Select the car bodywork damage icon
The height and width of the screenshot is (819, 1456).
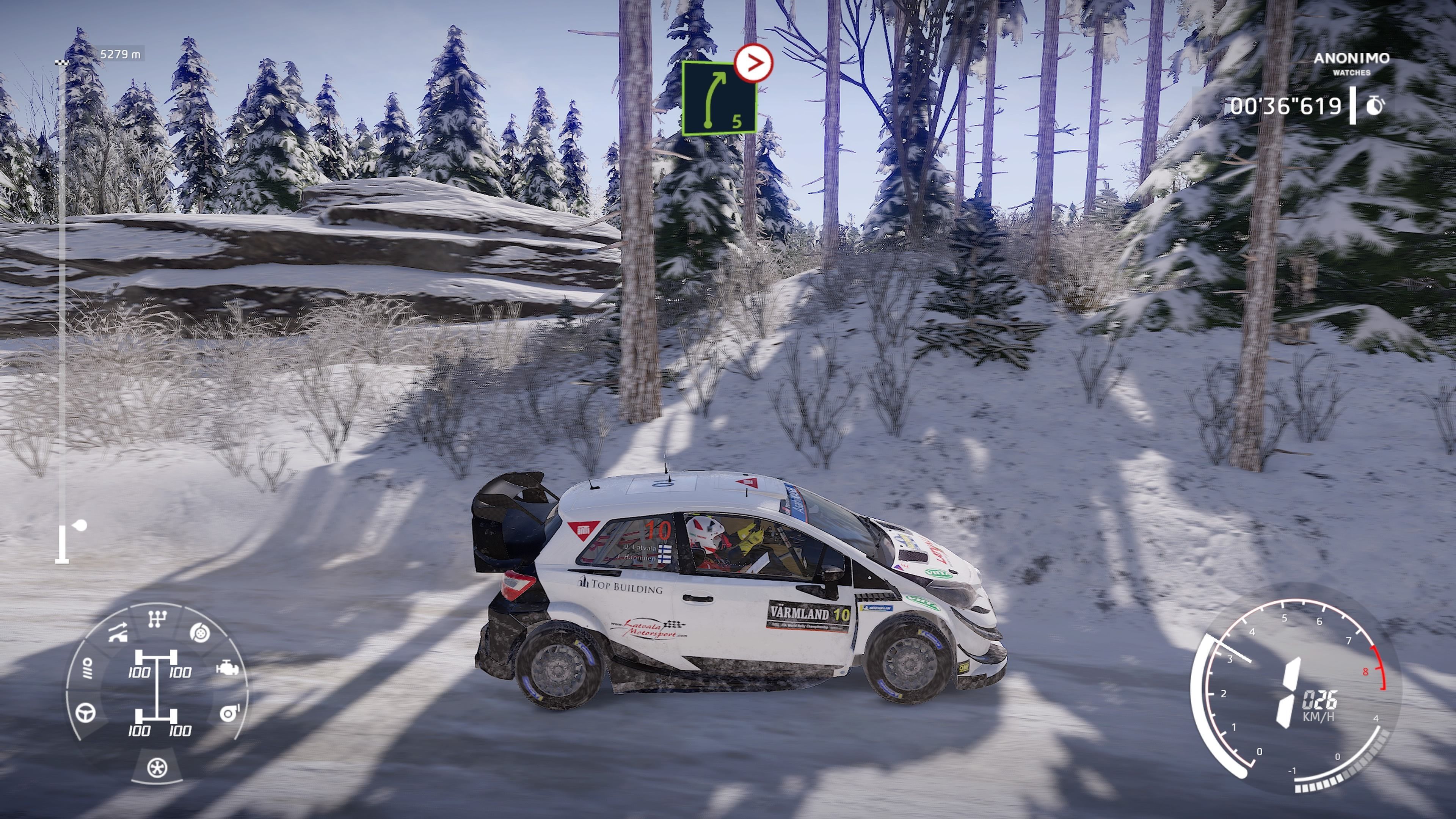[118, 632]
